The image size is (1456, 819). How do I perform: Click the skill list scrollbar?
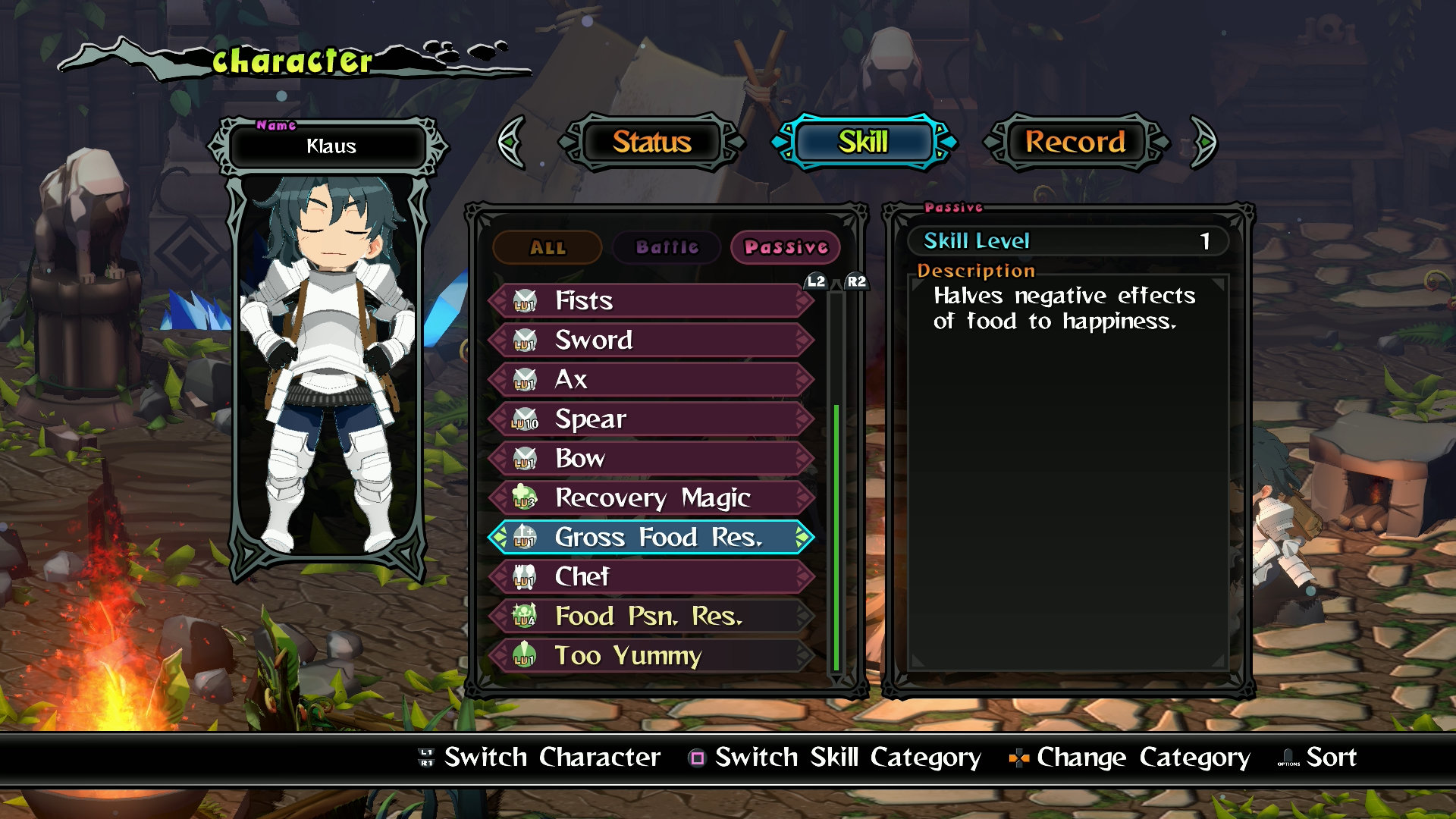click(836, 531)
